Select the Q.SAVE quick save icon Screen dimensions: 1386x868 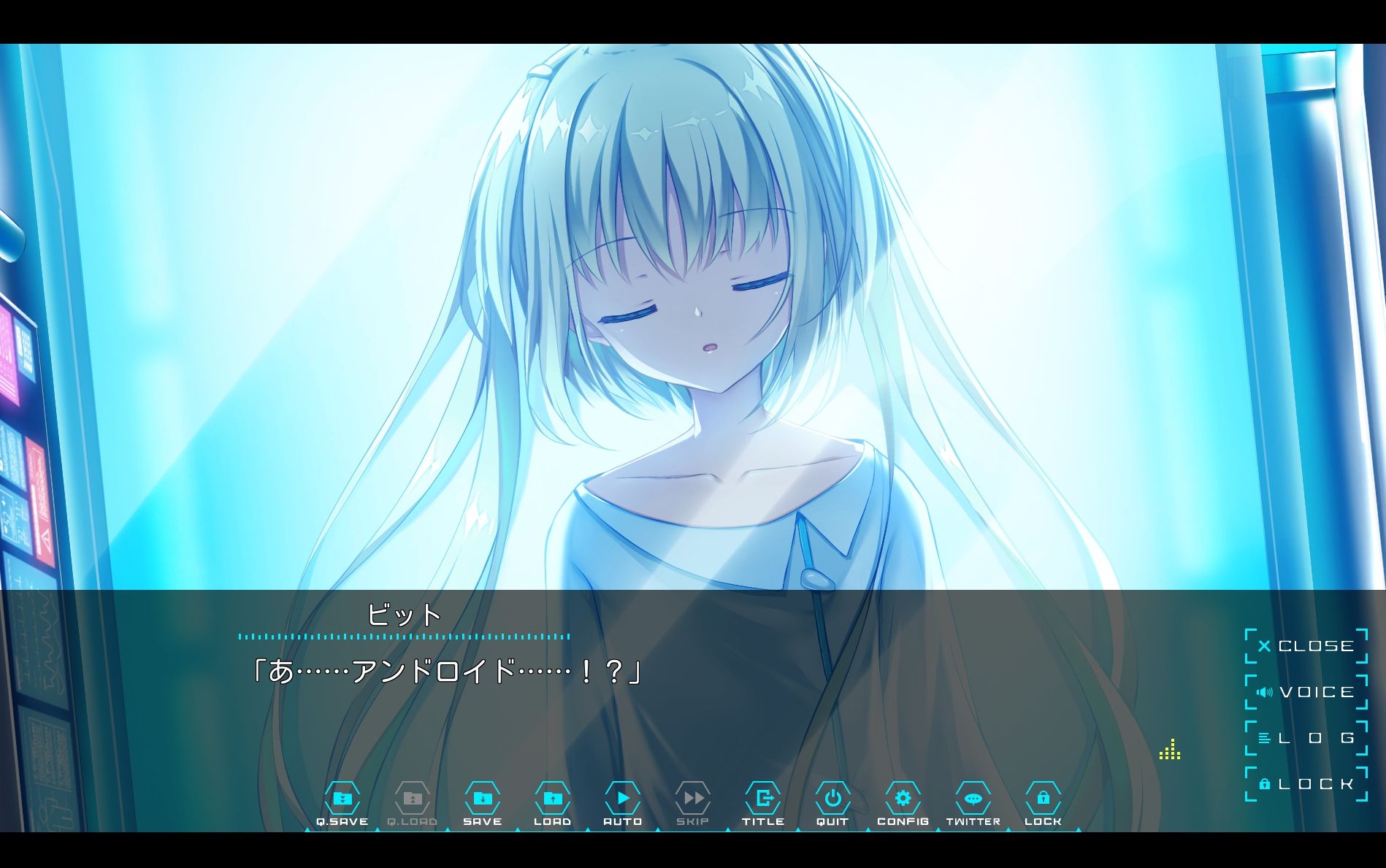coord(344,801)
